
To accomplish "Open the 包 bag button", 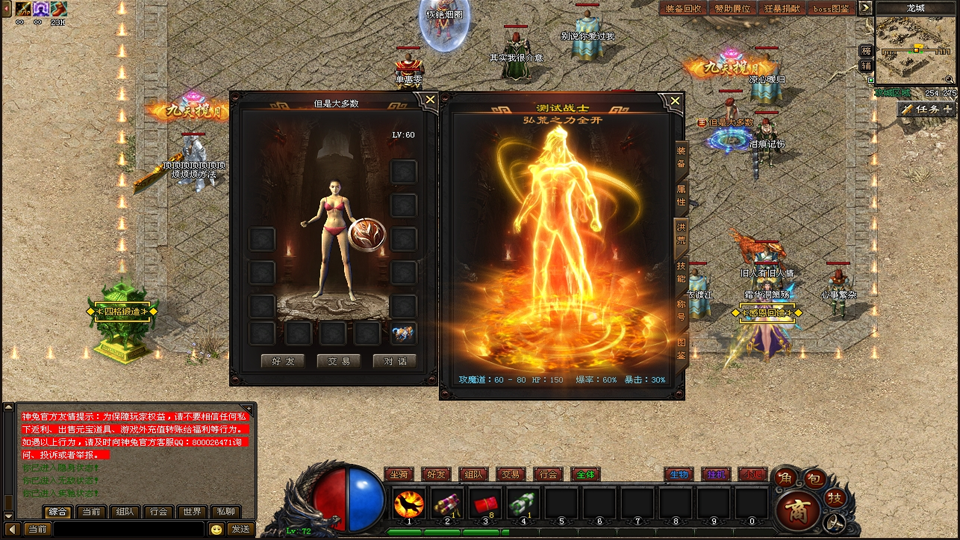I will point(816,479).
